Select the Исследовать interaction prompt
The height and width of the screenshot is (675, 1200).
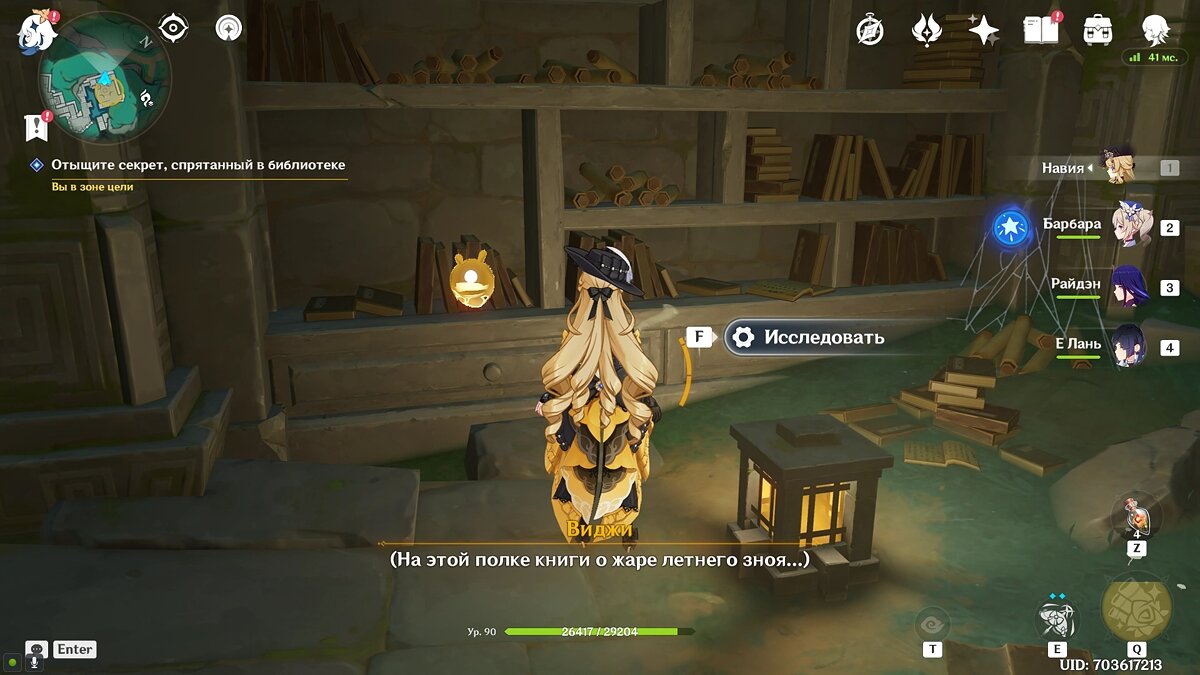(807, 337)
